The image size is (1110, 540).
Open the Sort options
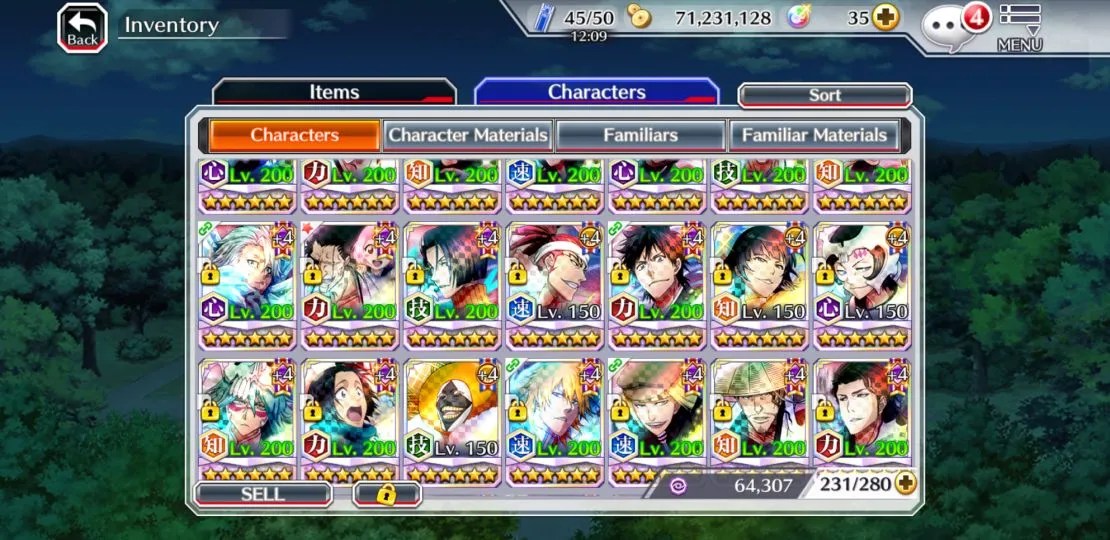coord(825,95)
